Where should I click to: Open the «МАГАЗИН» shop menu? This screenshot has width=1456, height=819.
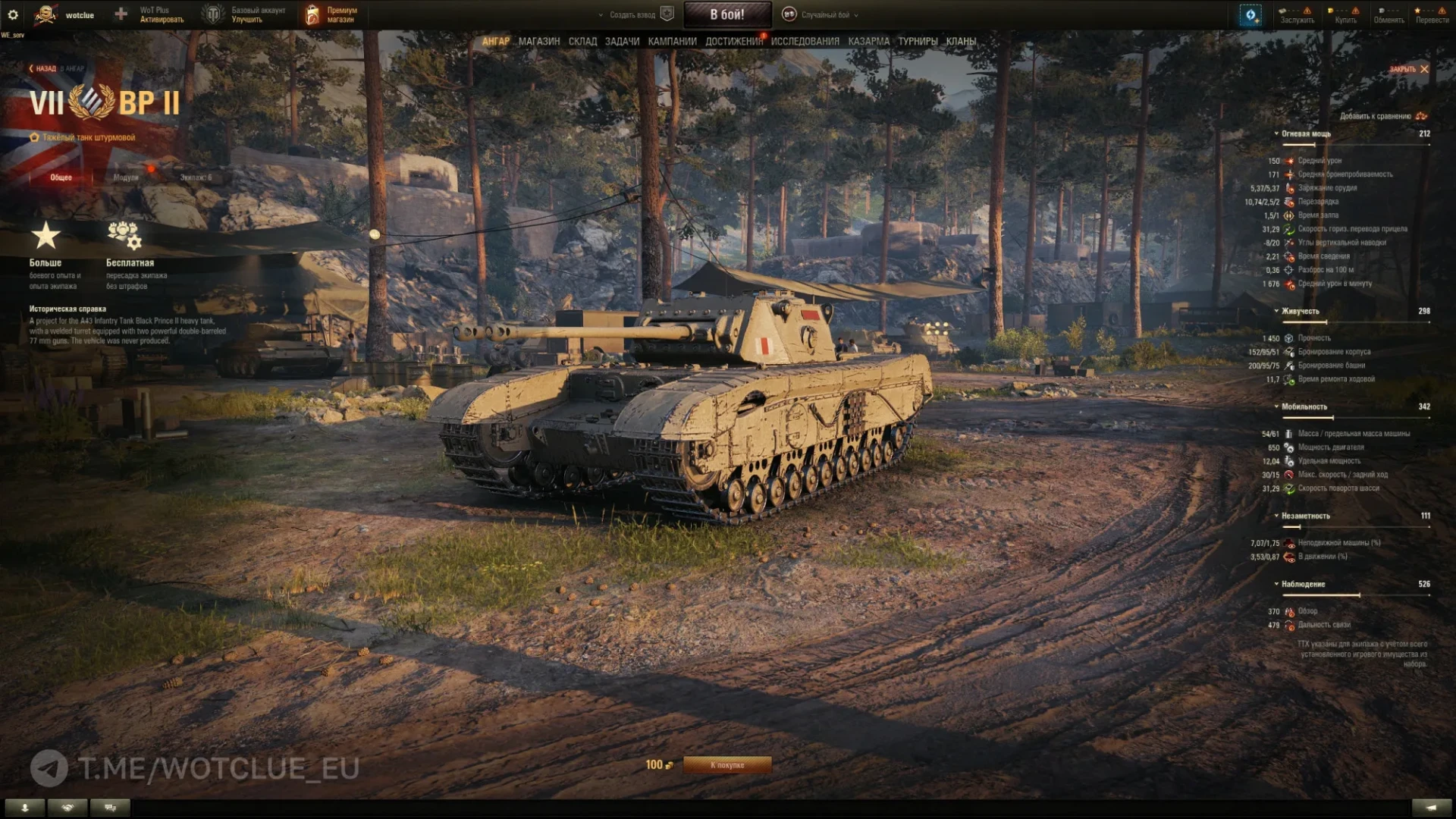click(x=538, y=41)
